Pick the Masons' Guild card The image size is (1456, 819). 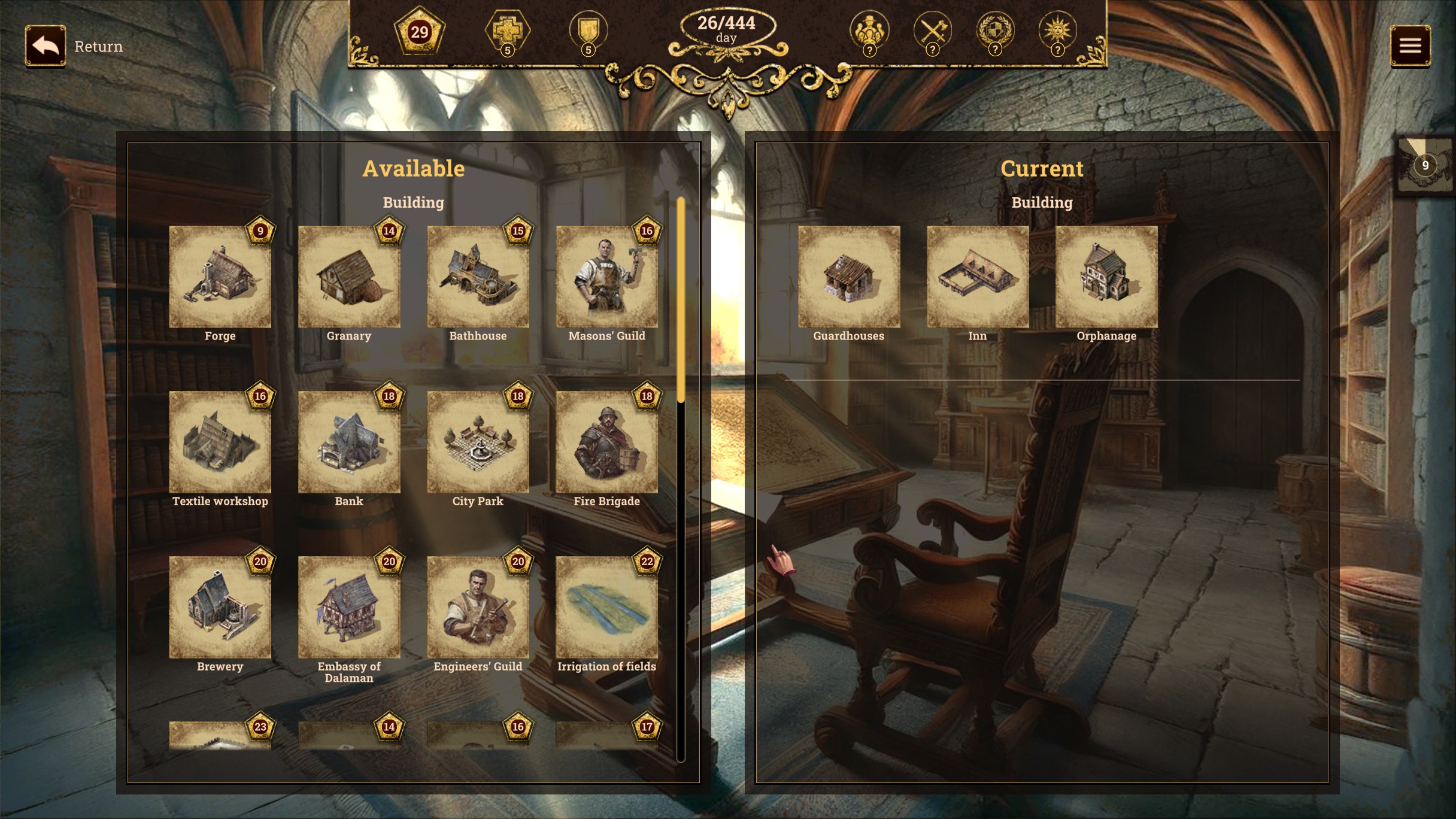point(606,277)
